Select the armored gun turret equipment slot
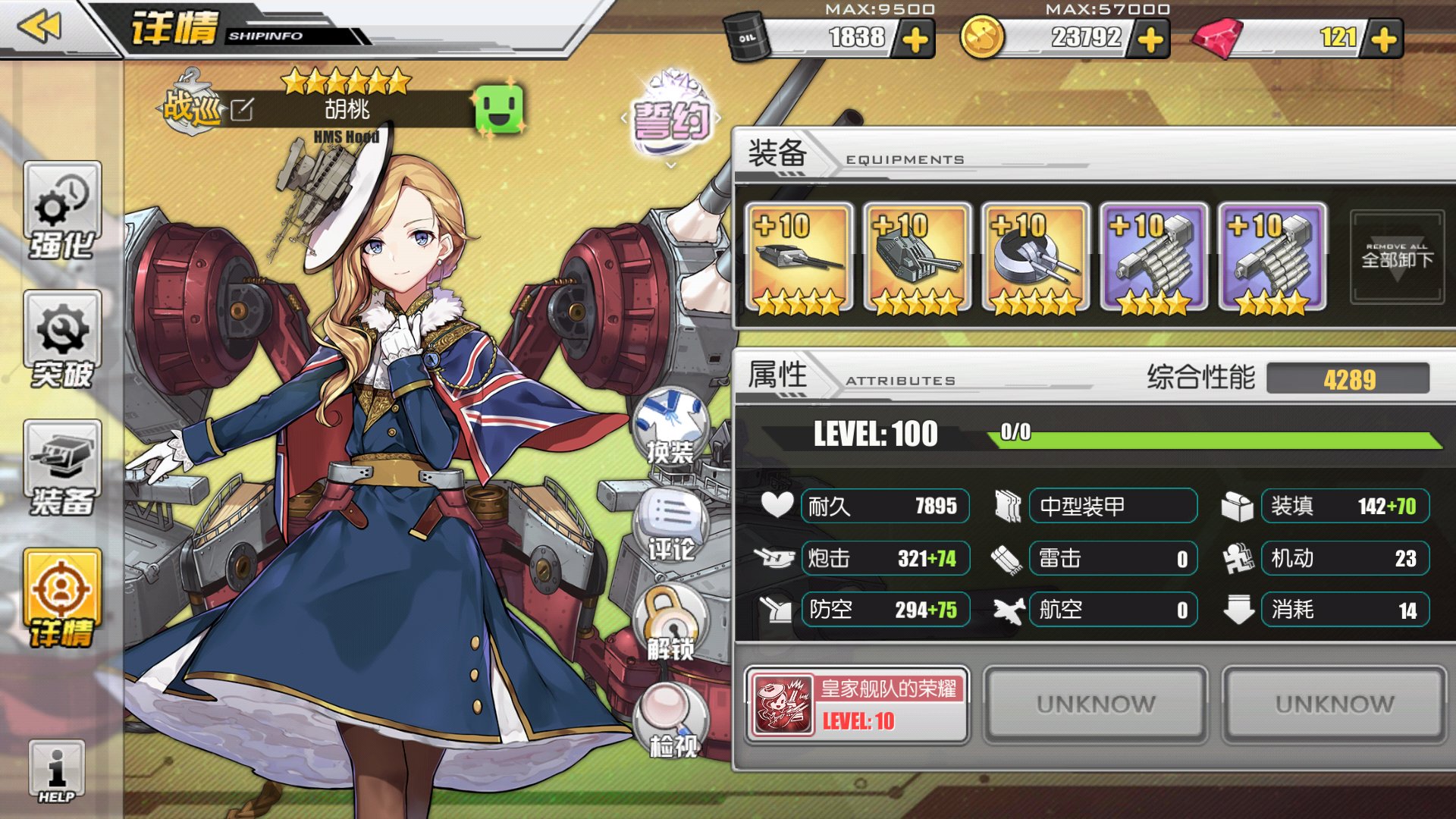This screenshot has height=819, width=1456. 917,258
